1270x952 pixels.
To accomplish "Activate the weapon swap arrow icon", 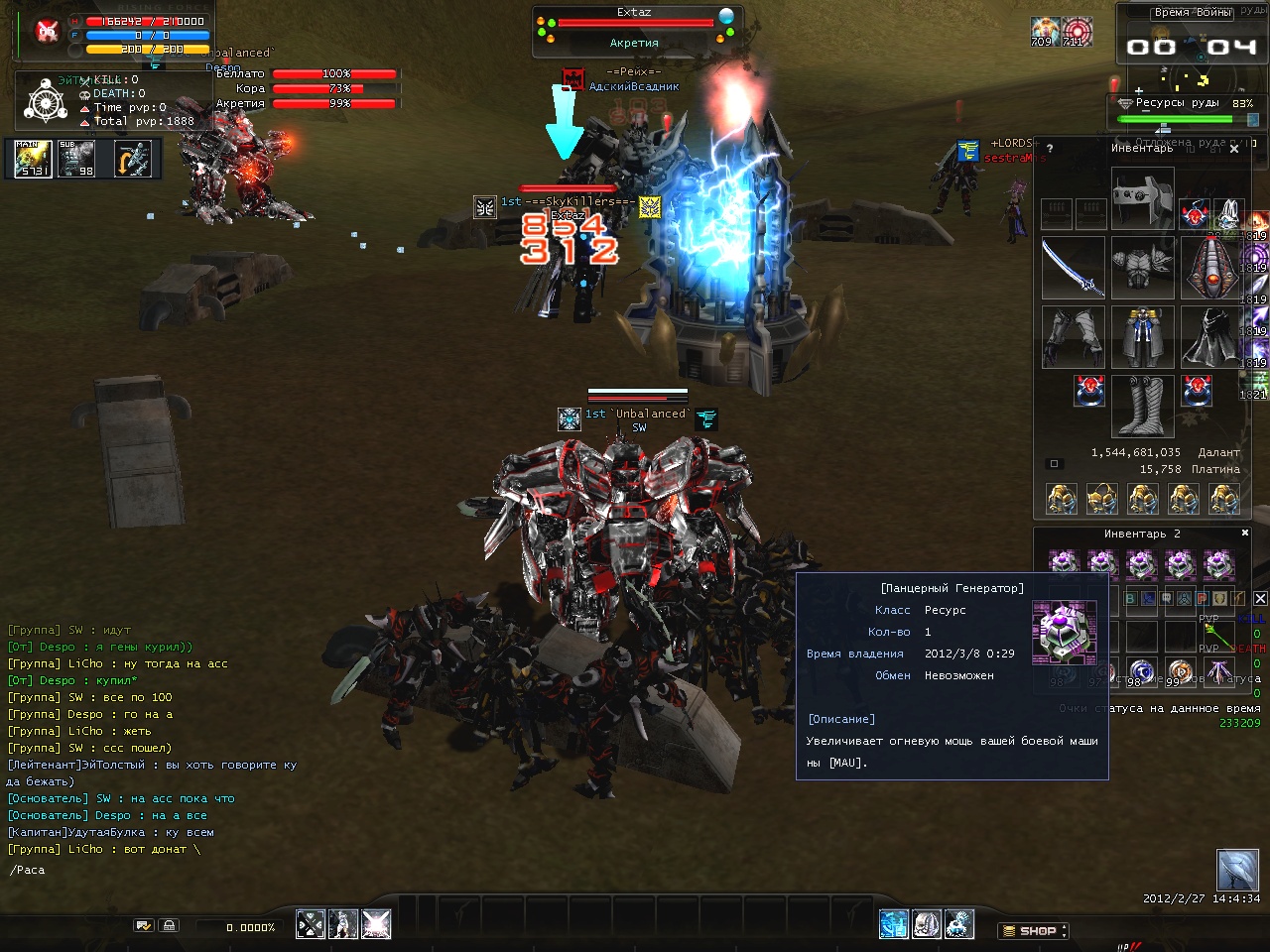I will (133, 159).
